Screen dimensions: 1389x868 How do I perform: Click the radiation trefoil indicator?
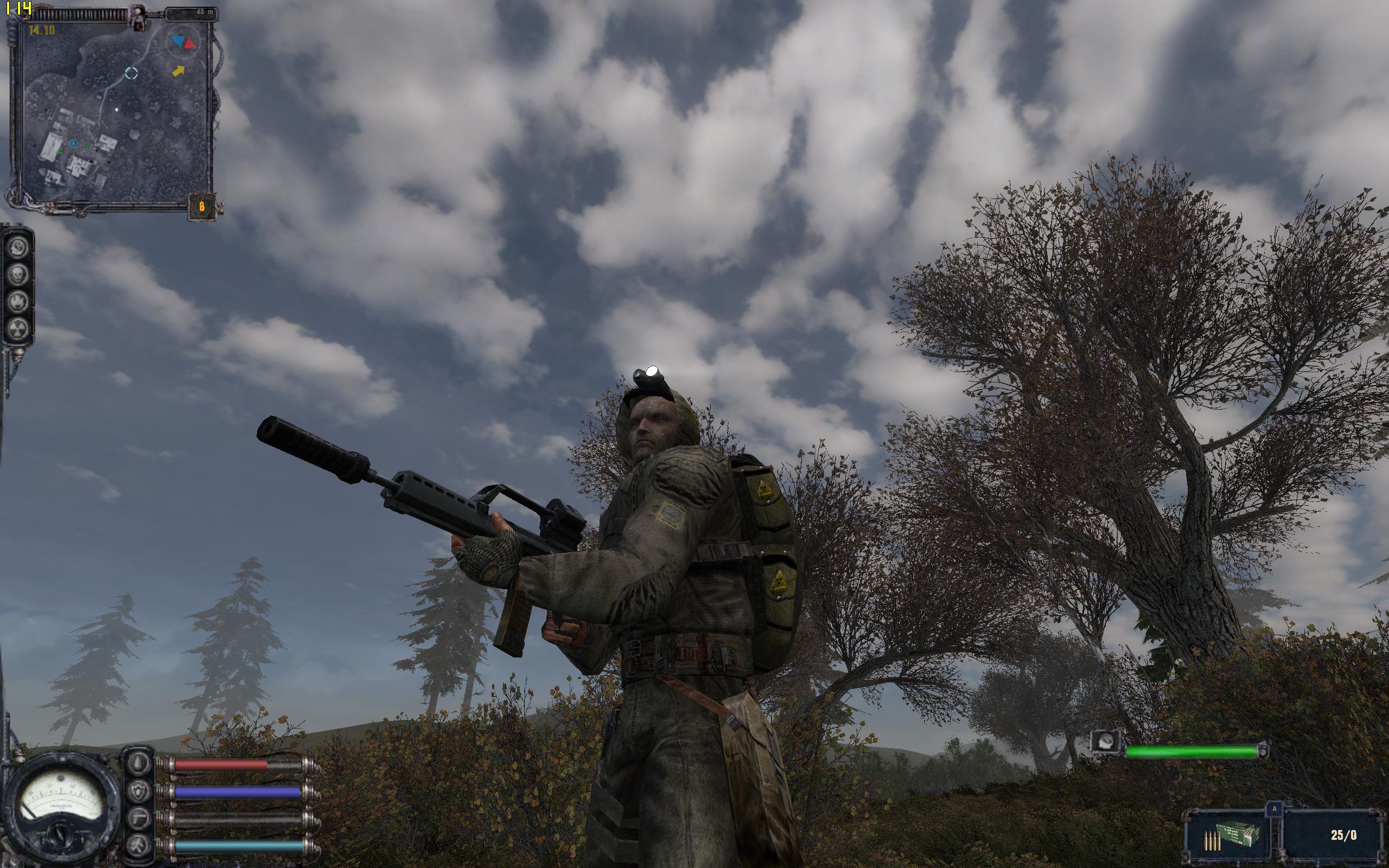click(18, 329)
